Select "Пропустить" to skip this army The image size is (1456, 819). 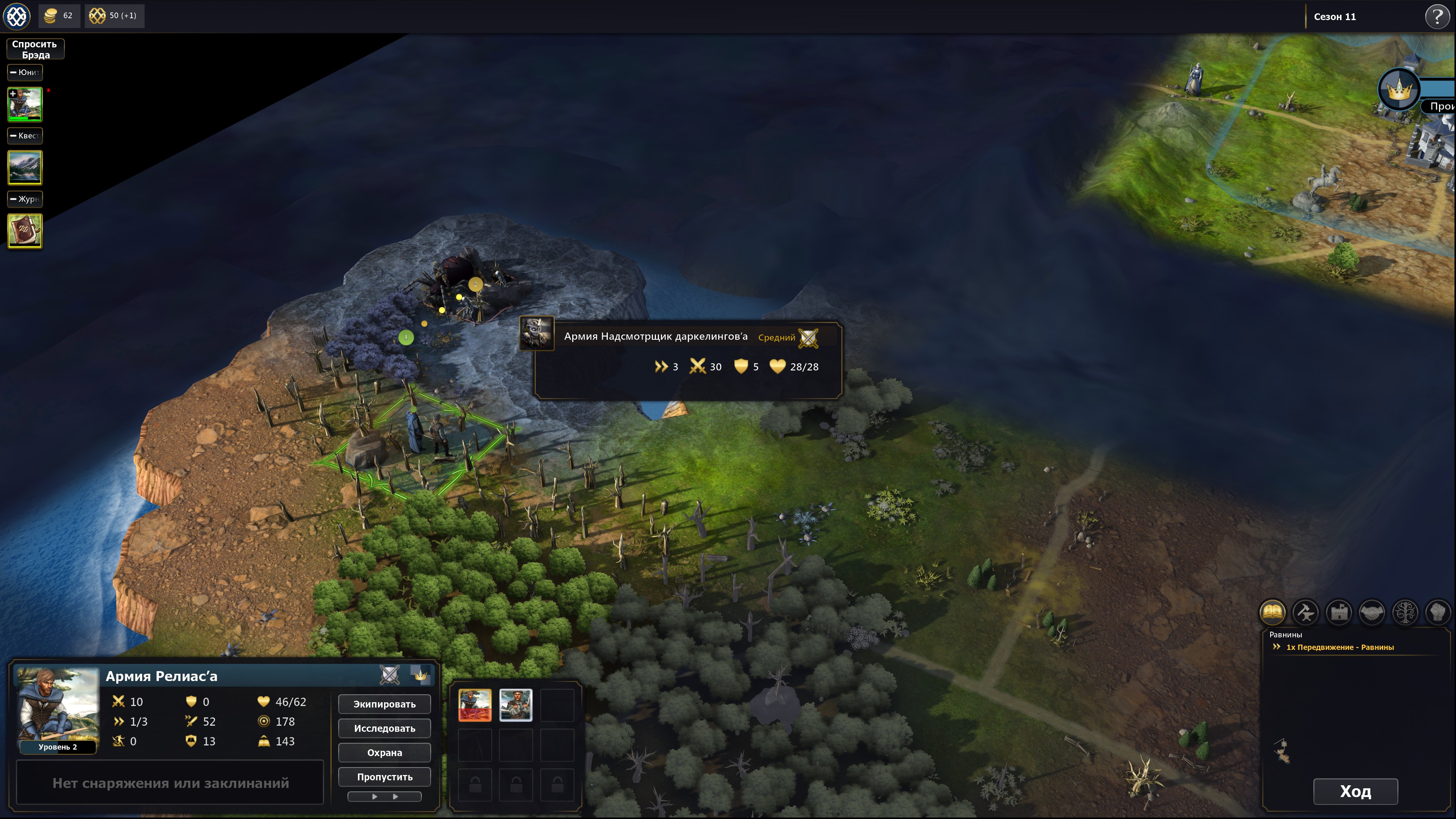pos(384,777)
